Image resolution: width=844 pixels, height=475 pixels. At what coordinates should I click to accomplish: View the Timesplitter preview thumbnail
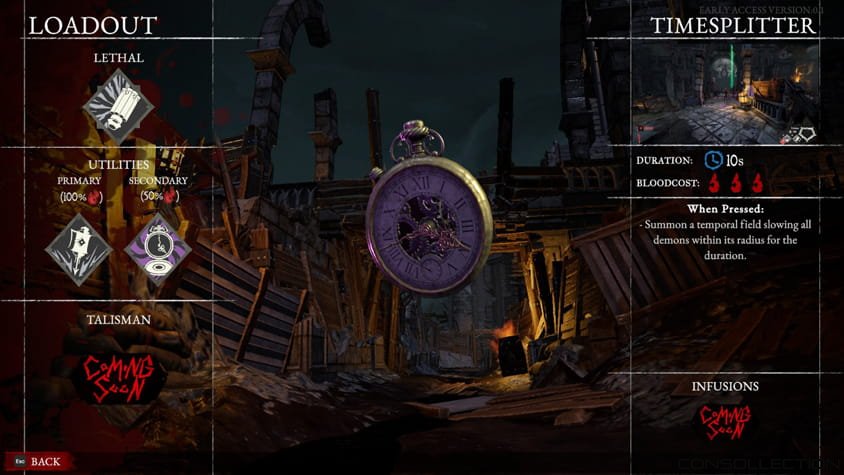tap(726, 93)
